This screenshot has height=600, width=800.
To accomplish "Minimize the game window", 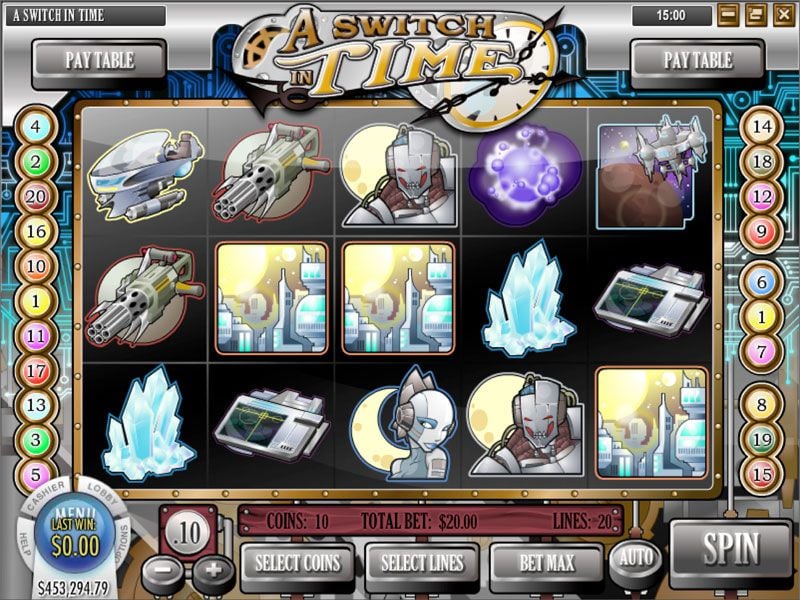I will pyautogui.click(x=728, y=15).
